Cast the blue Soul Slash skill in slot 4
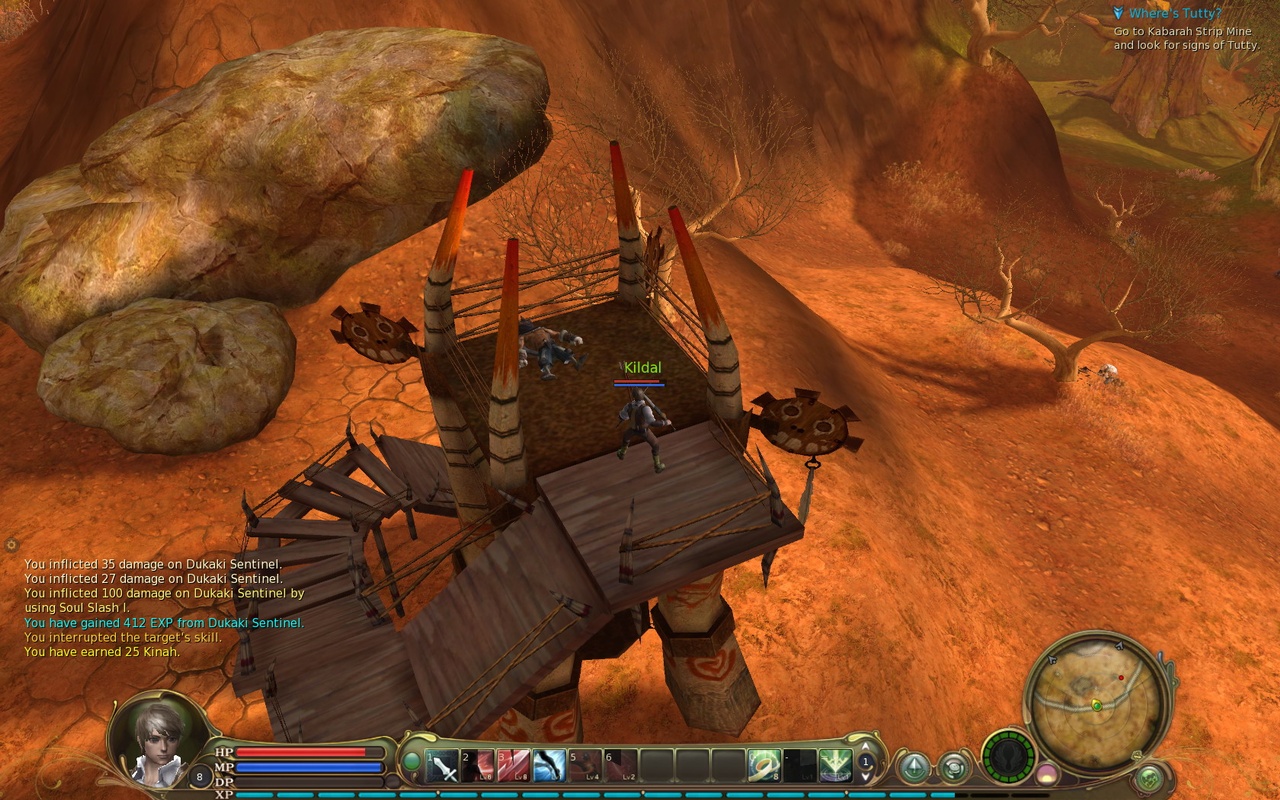This screenshot has width=1280, height=800. pos(547,765)
